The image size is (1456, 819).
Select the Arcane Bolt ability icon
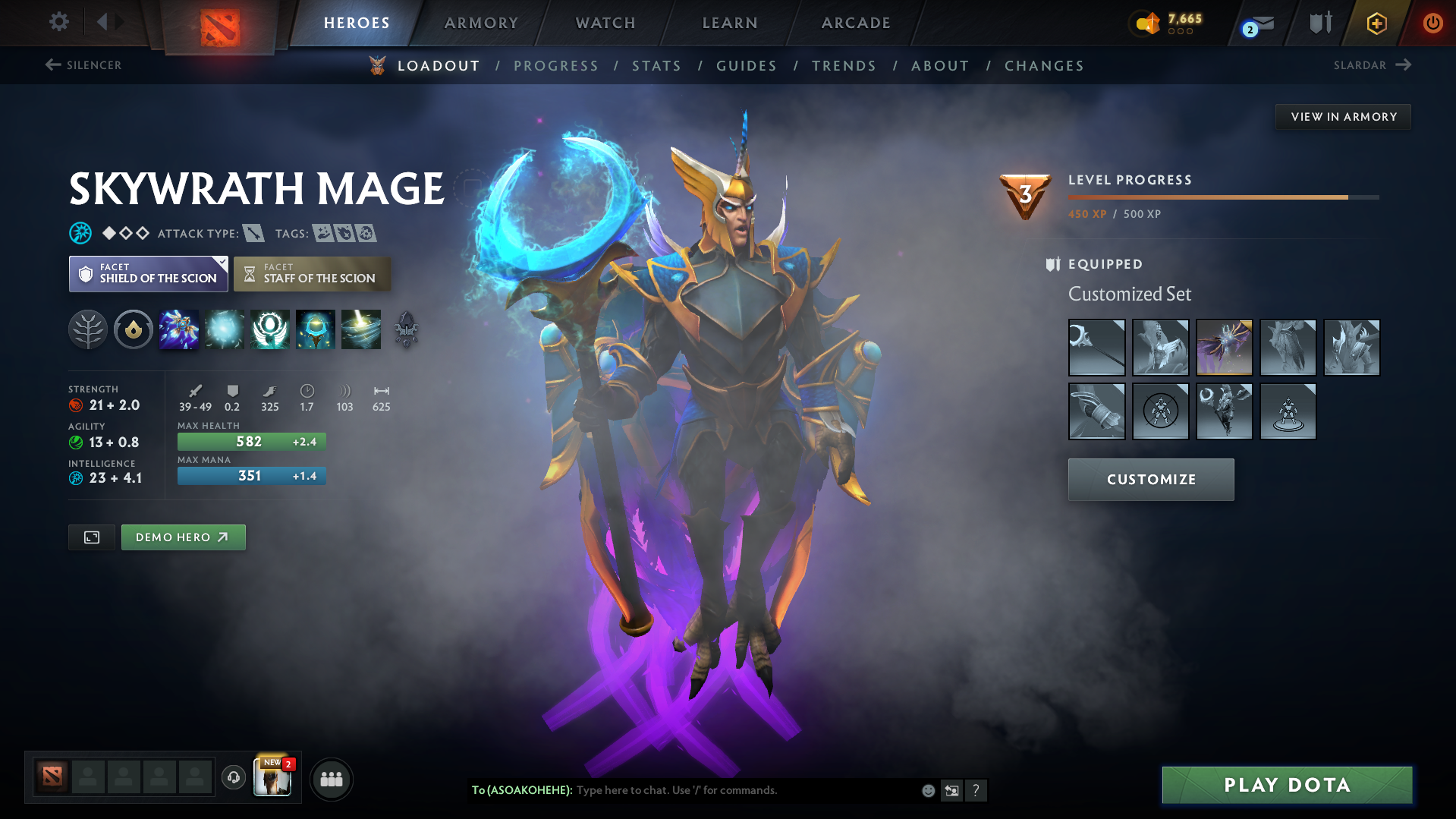179,329
